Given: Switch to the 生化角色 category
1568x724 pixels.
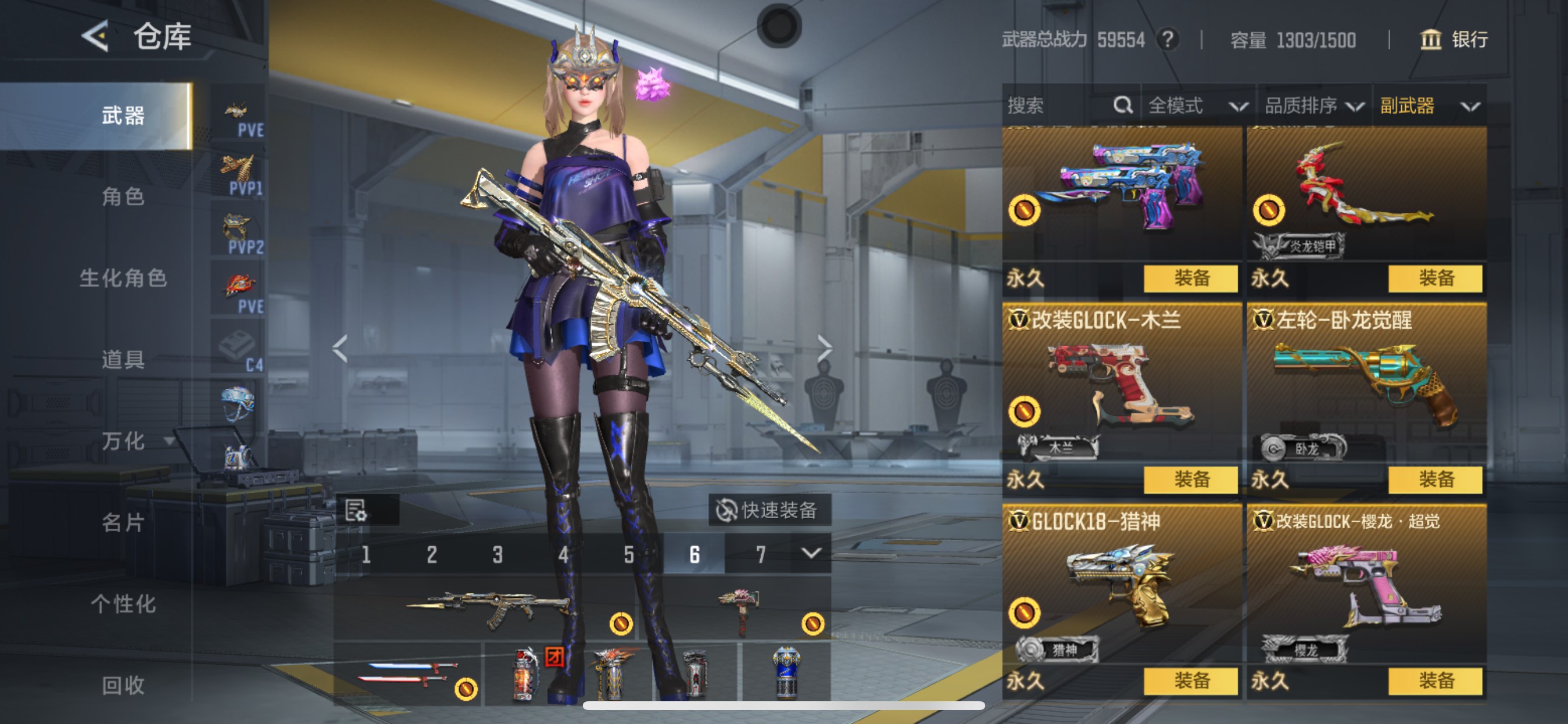Looking at the screenshot, I should 123,278.
